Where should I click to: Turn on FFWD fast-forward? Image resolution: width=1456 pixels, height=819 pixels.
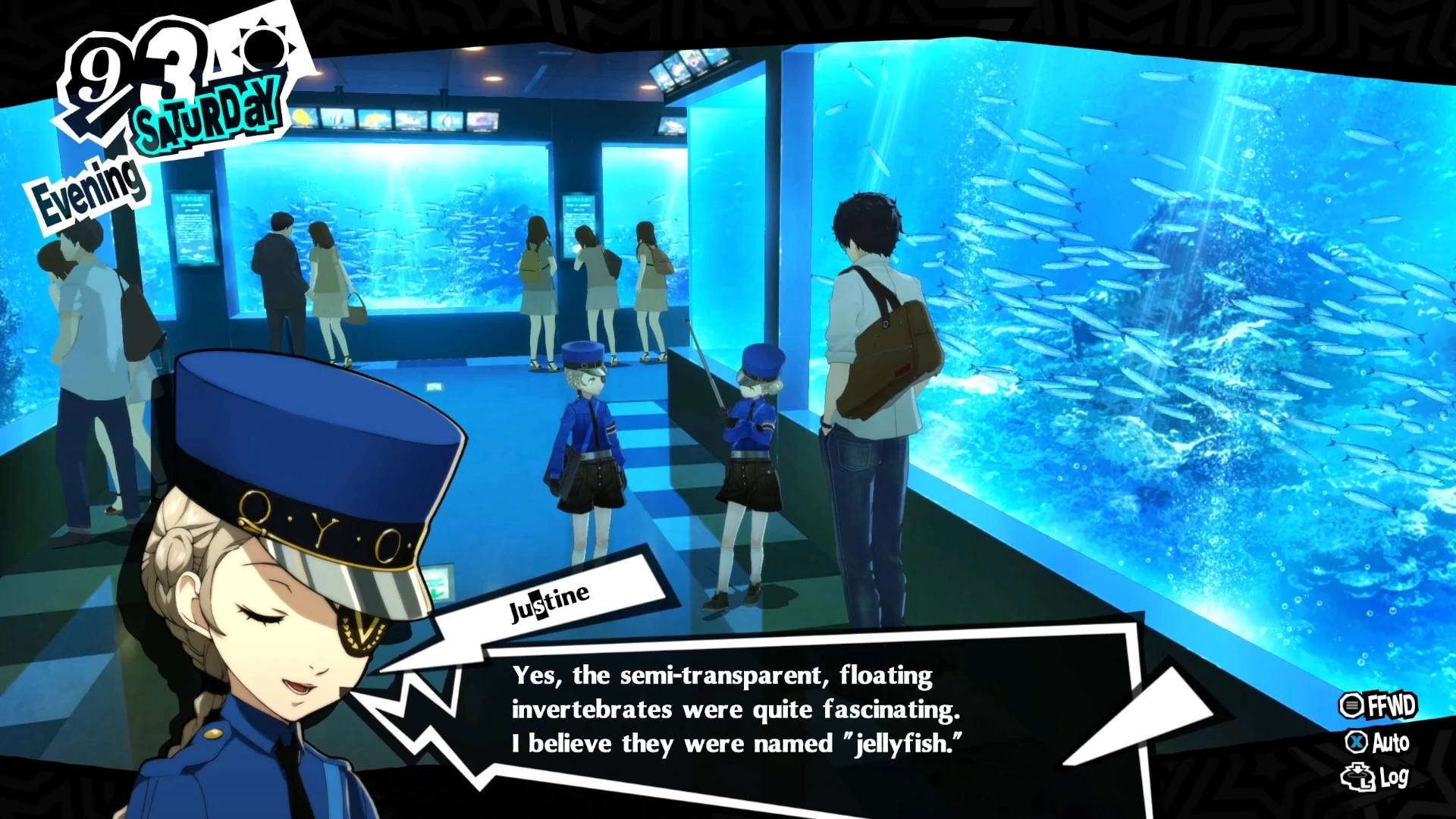(x=1377, y=705)
